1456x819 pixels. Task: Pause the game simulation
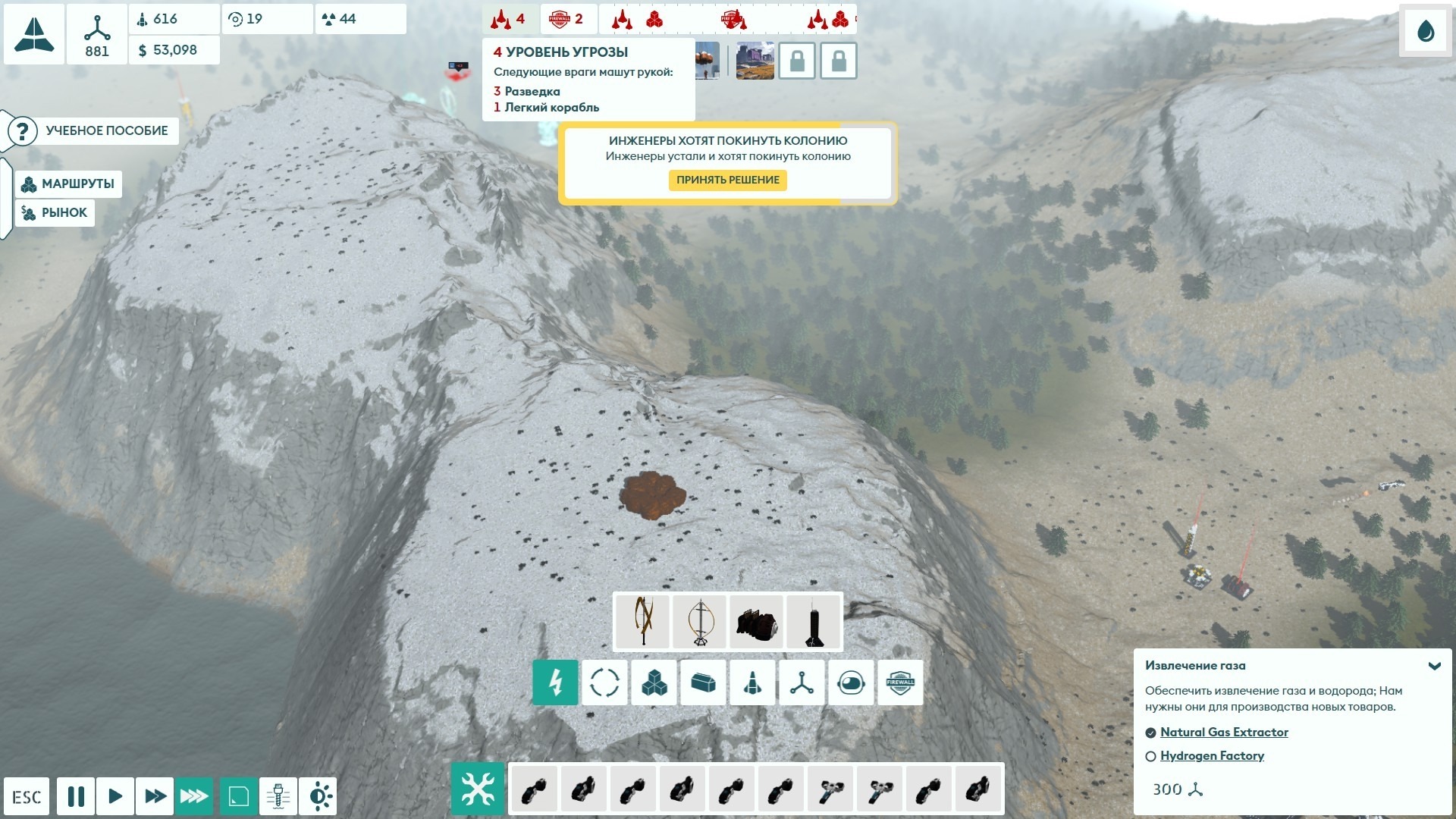[76, 796]
